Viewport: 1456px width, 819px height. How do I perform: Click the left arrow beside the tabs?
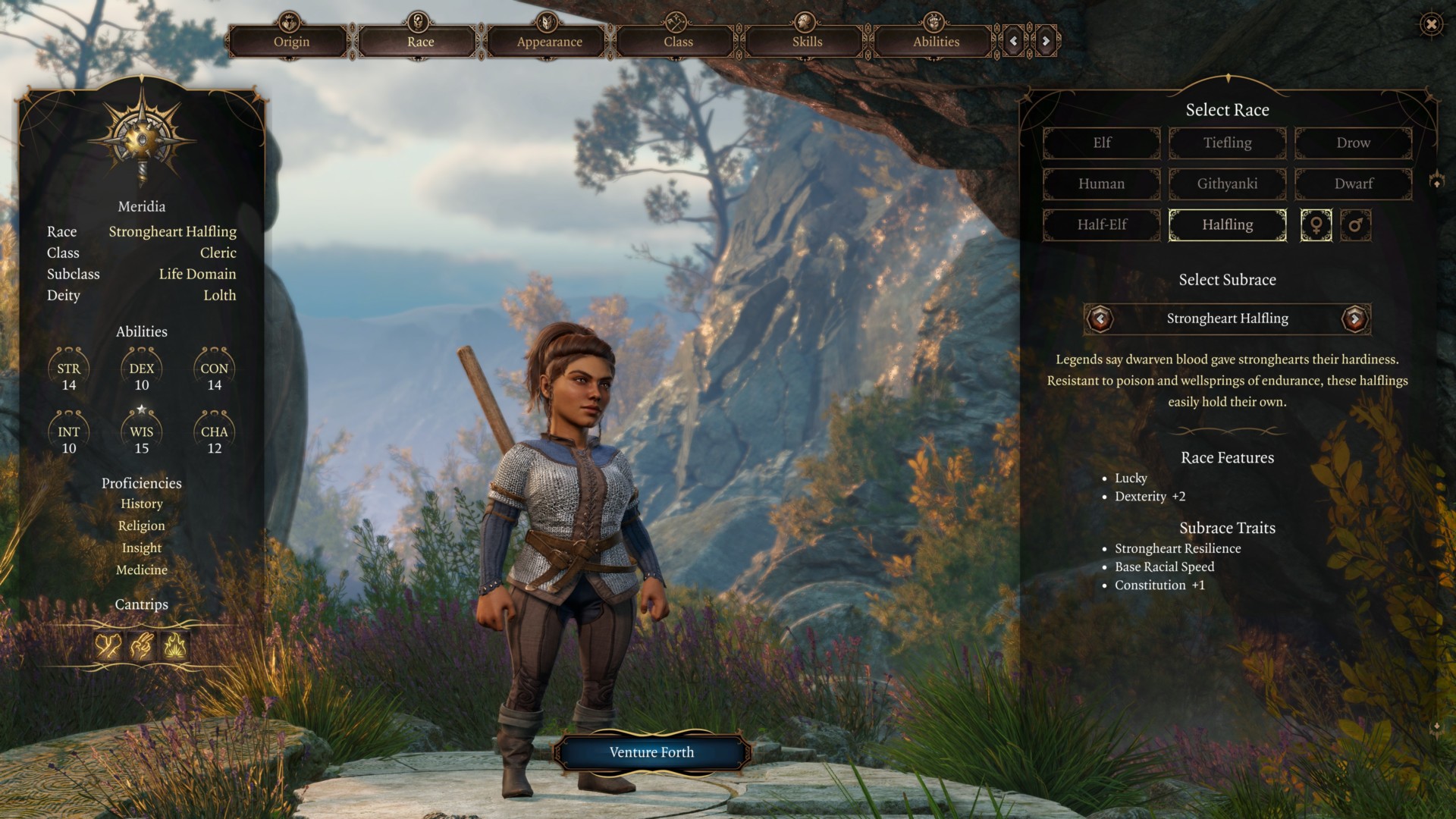1014,41
